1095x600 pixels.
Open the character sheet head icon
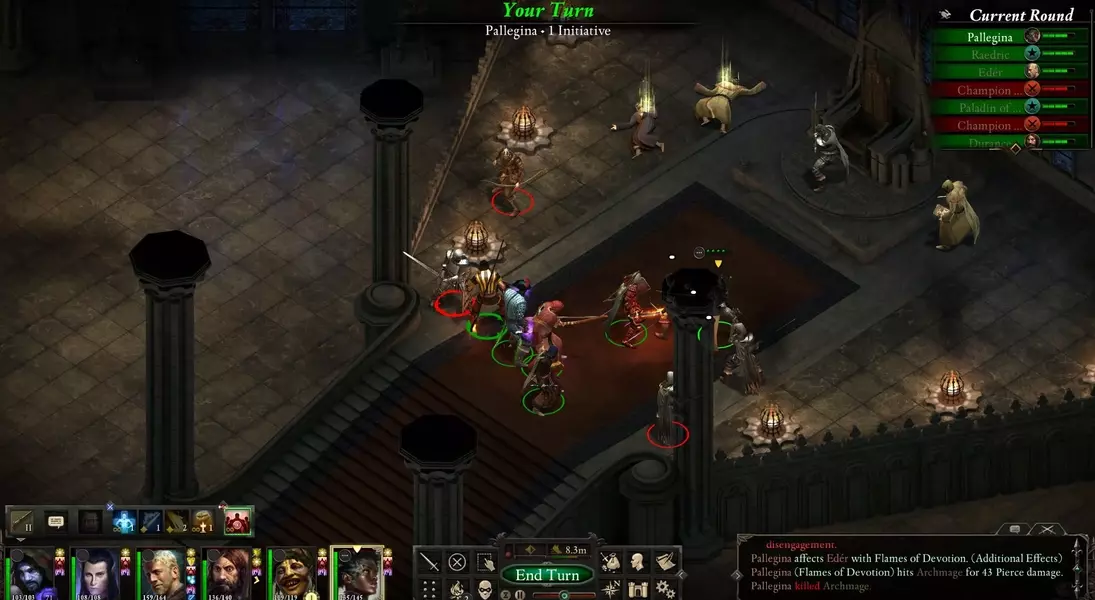click(637, 562)
